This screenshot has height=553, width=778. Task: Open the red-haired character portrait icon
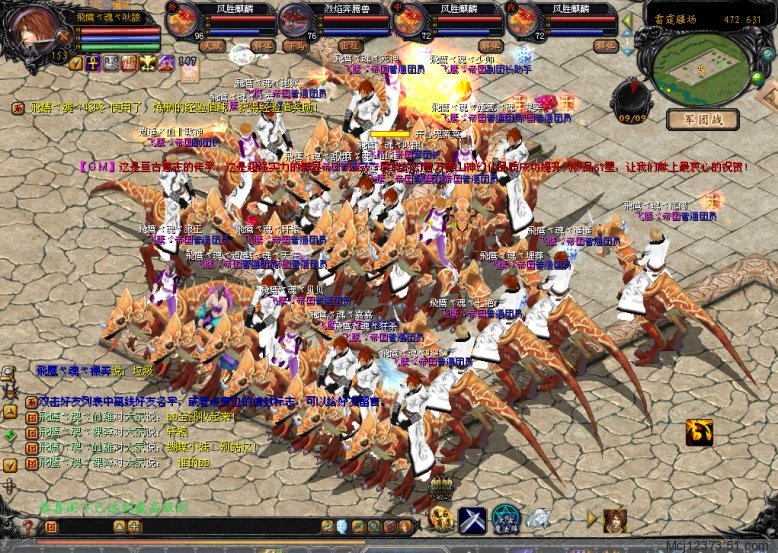(x=614, y=518)
